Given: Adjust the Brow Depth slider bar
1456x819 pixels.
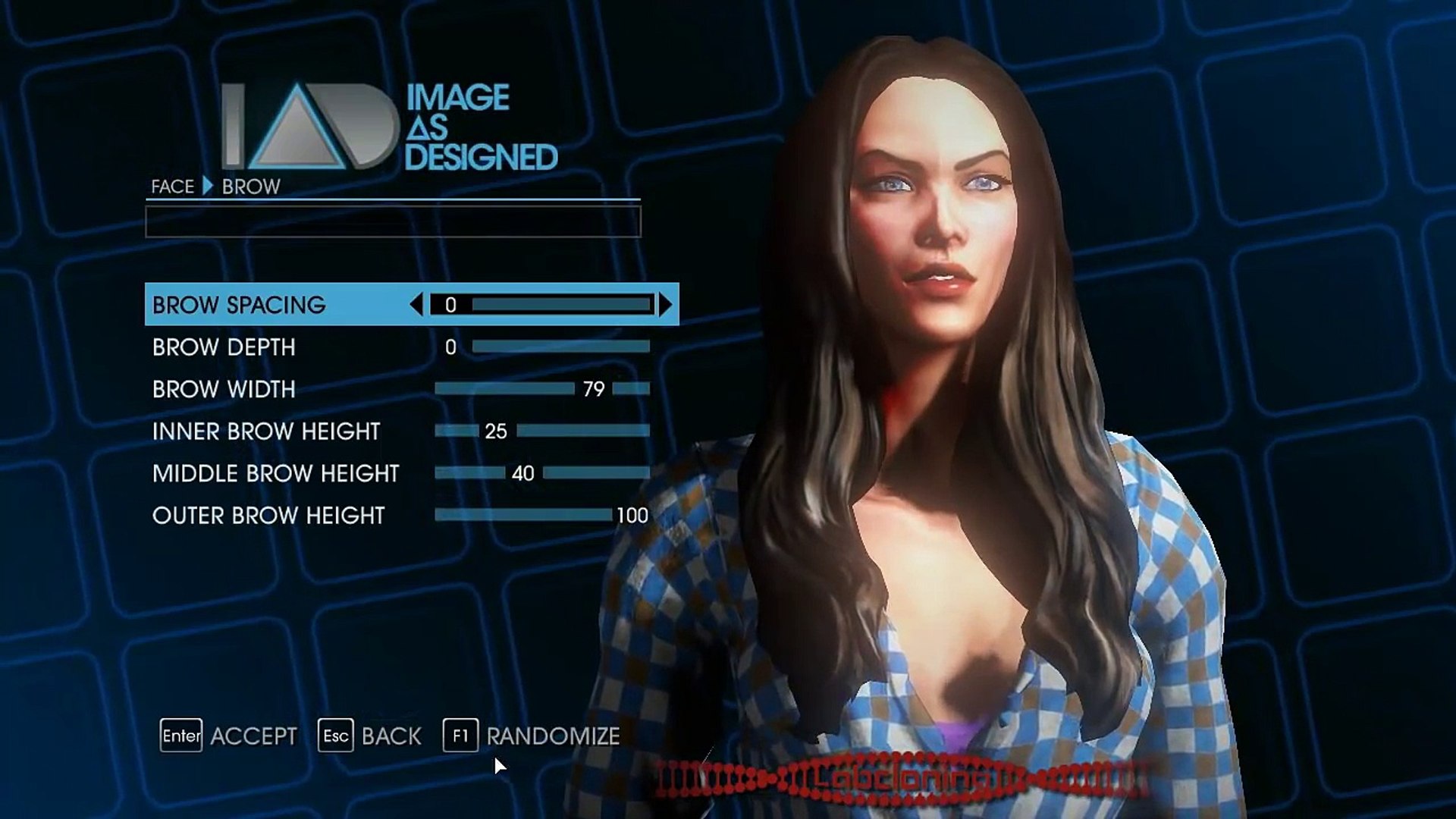Looking at the screenshot, I should pos(560,347).
